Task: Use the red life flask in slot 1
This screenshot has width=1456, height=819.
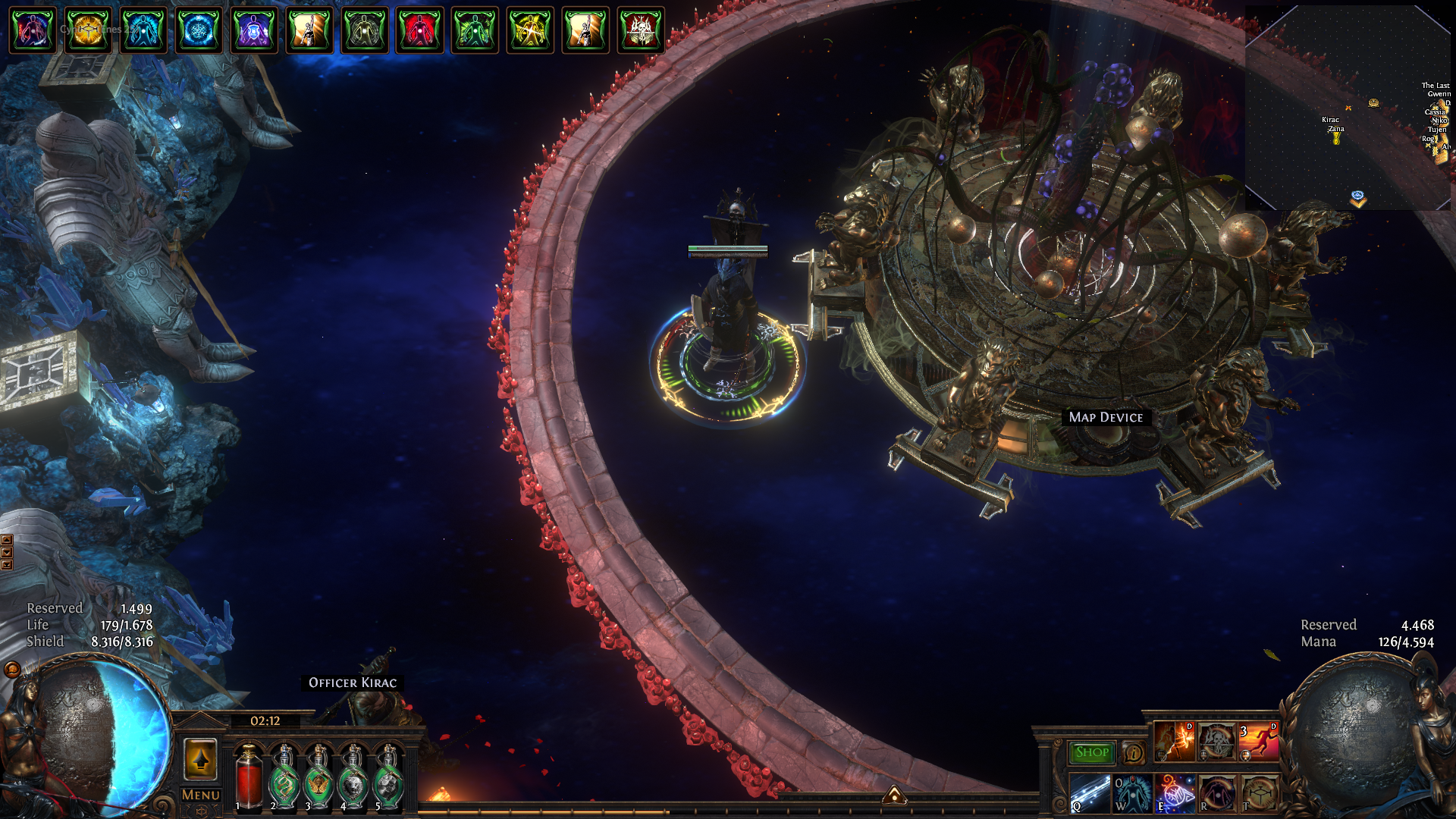Action: (248, 778)
